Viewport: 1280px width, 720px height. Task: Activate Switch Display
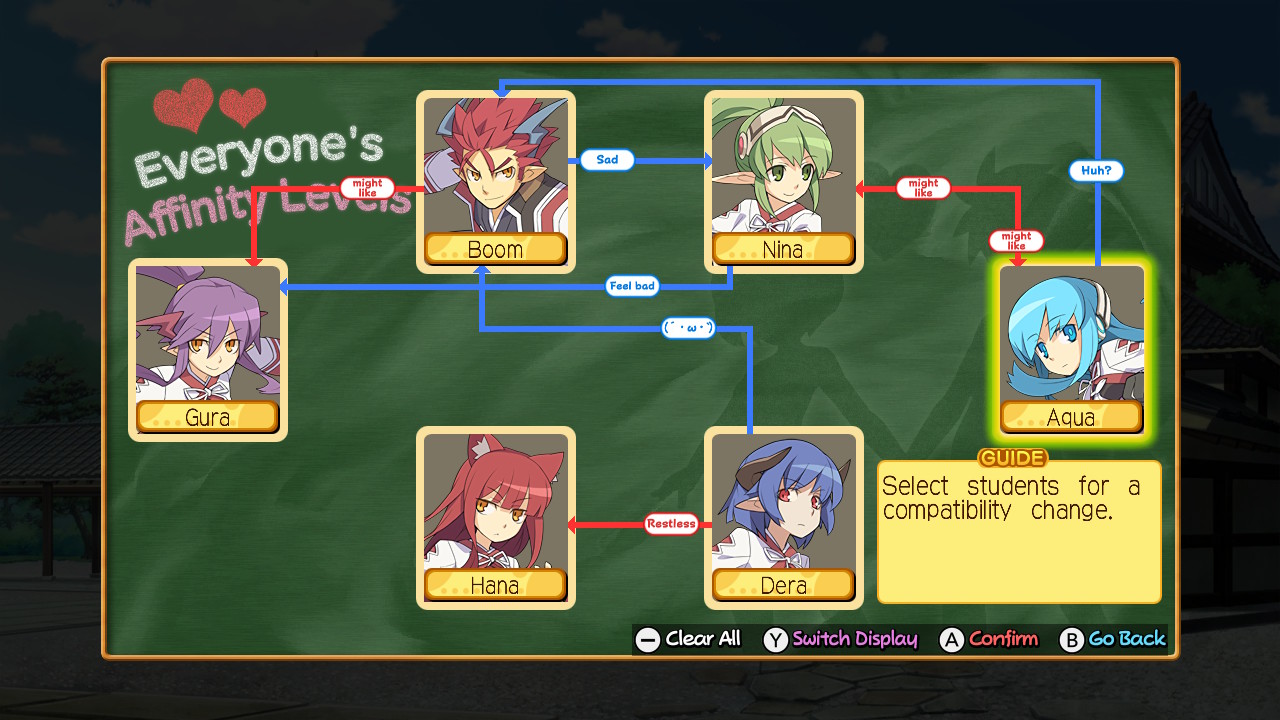coord(841,639)
